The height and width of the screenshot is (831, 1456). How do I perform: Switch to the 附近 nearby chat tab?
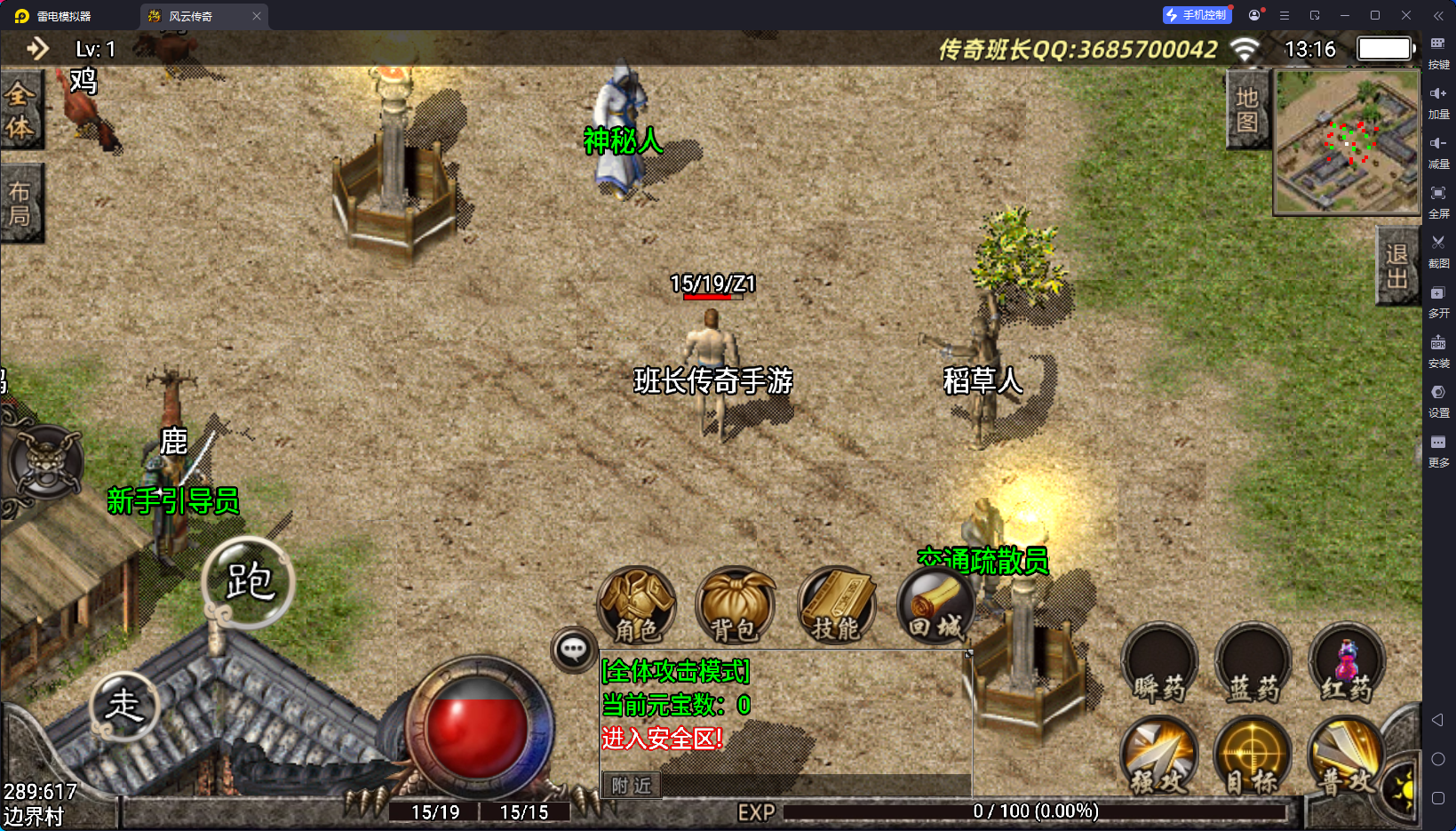pyautogui.click(x=632, y=786)
